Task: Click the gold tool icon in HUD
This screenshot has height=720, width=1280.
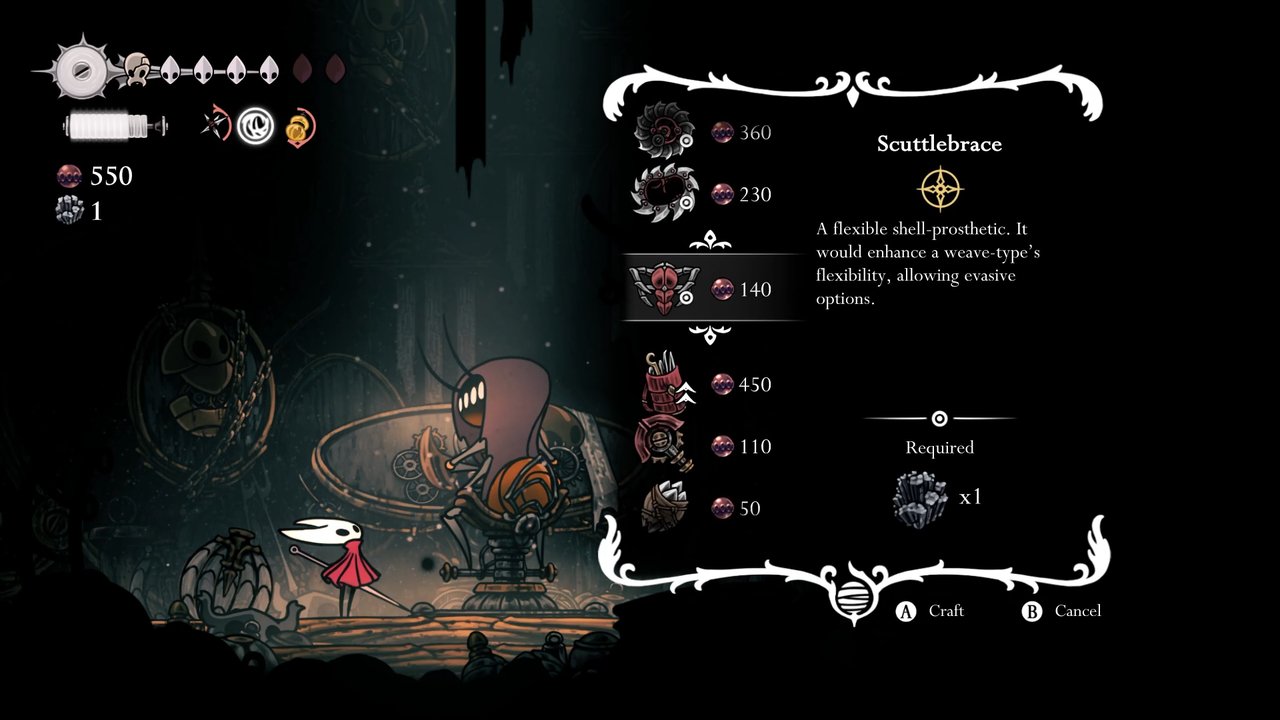Action: tap(299, 127)
